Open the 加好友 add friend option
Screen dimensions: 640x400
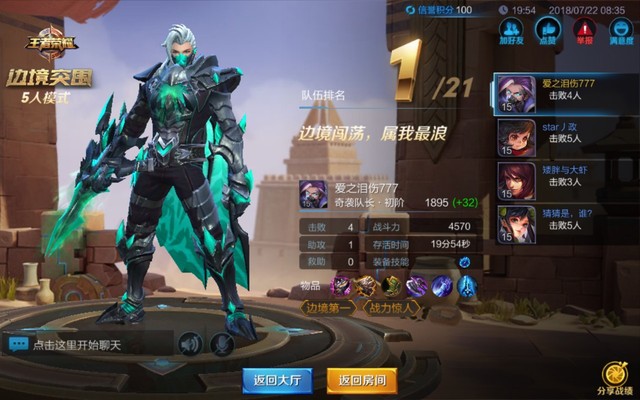(x=510, y=30)
